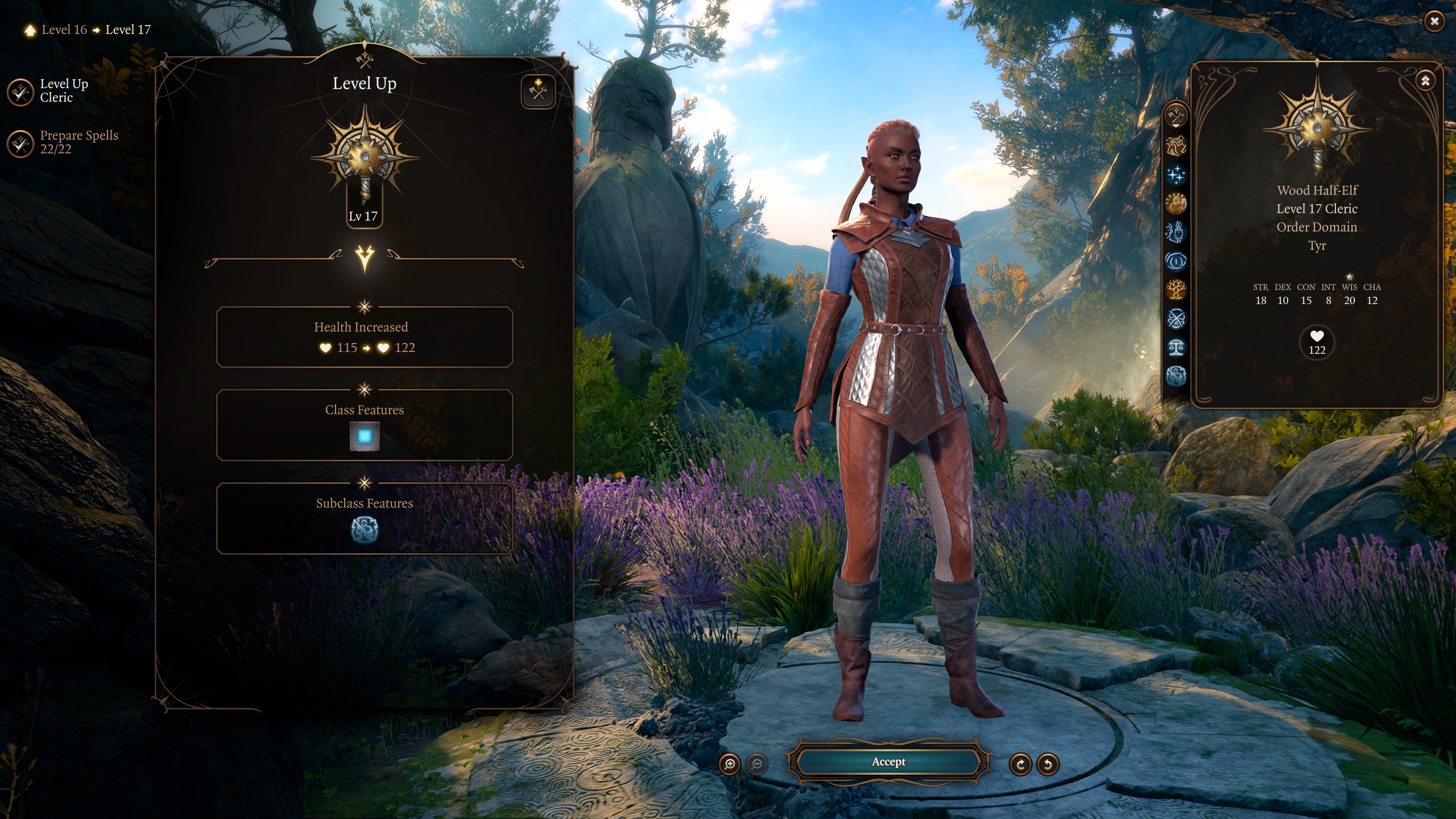Confirm level up with Accept button

[x=888, y=762]
